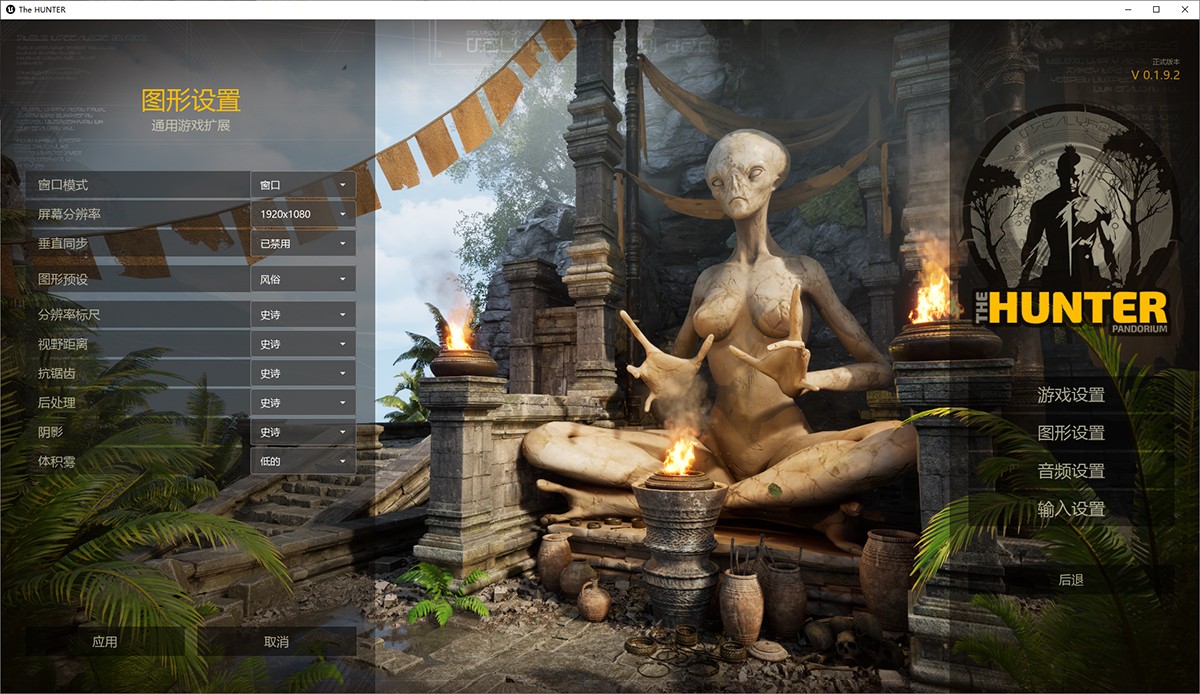The height and width of the screenshot is (694, 1200).
Task: Open the 窗口模式 window mode dropdown
Action: pyautogui.click(x=303, y=185)
